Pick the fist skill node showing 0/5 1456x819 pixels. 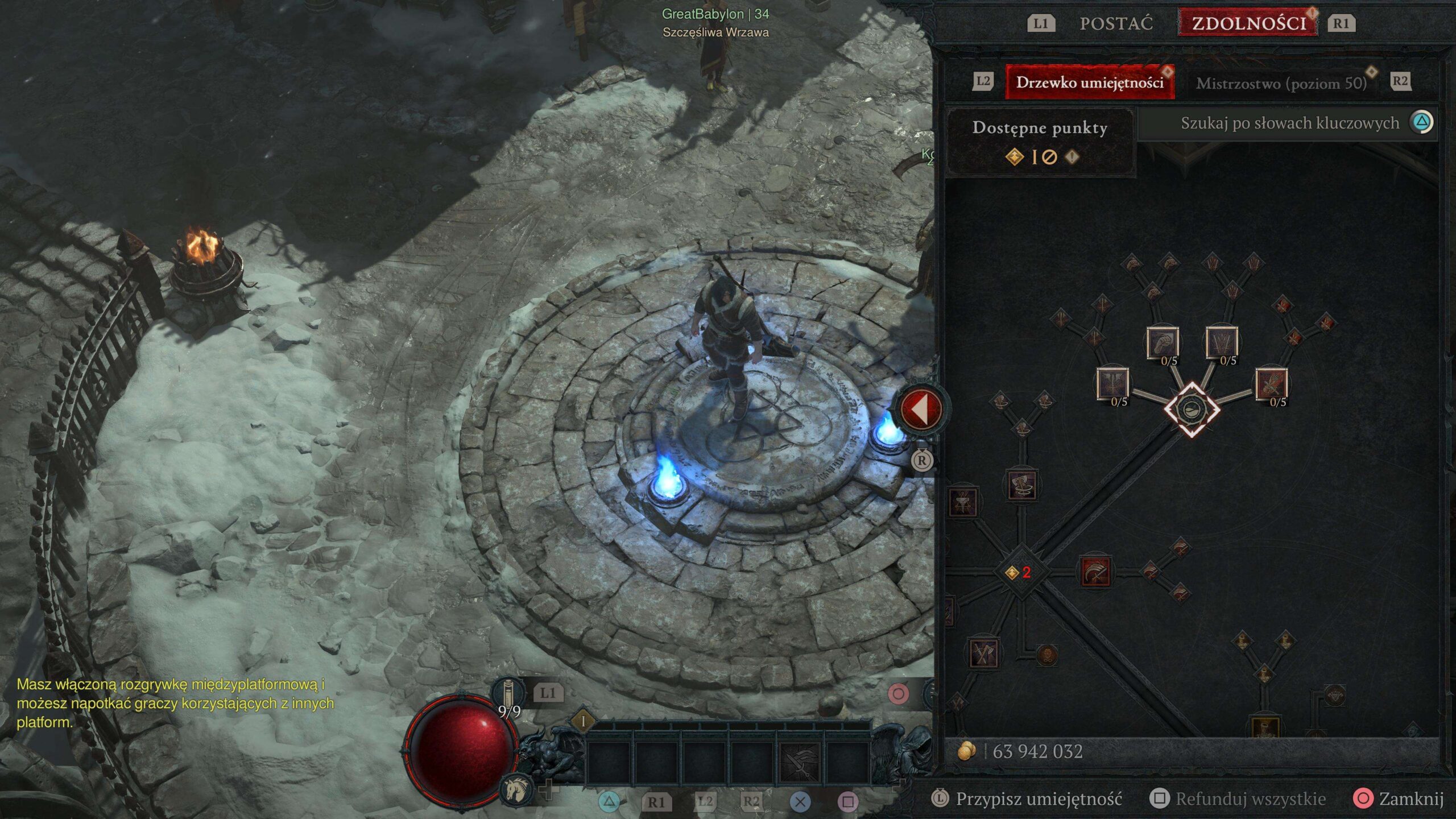click(1162, 343)
